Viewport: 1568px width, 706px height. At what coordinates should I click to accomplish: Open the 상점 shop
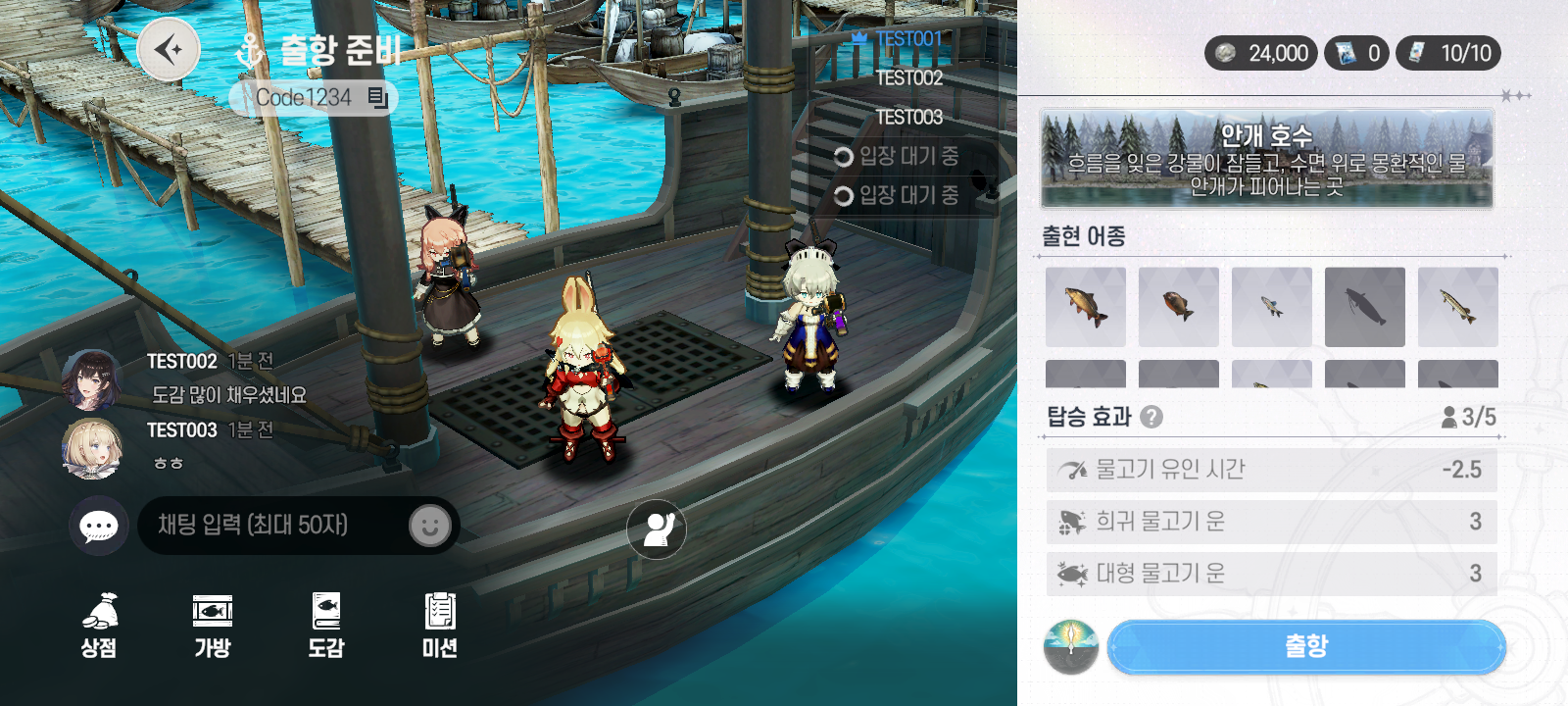(99, 625)
